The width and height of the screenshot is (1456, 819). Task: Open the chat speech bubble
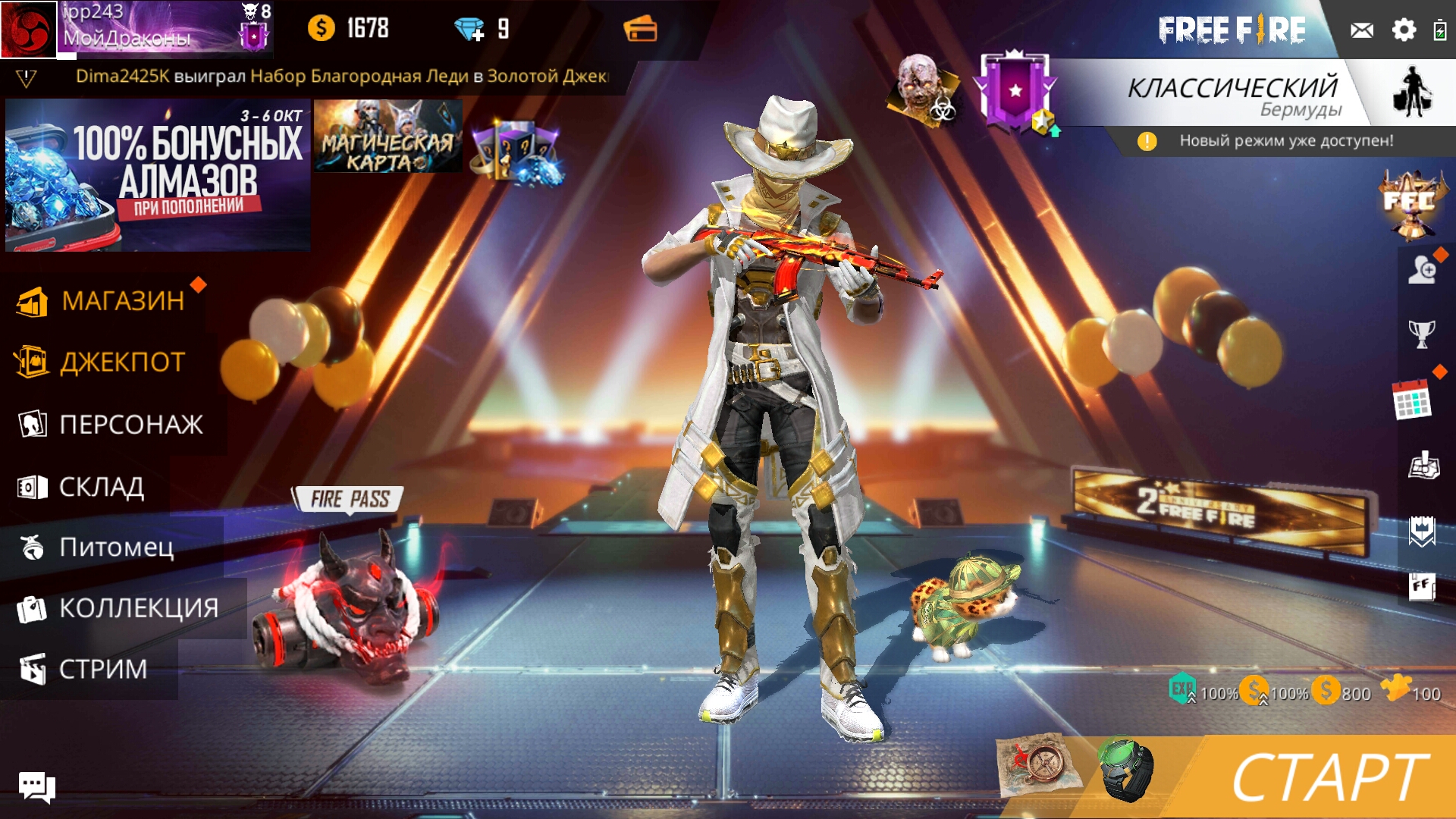36,786
